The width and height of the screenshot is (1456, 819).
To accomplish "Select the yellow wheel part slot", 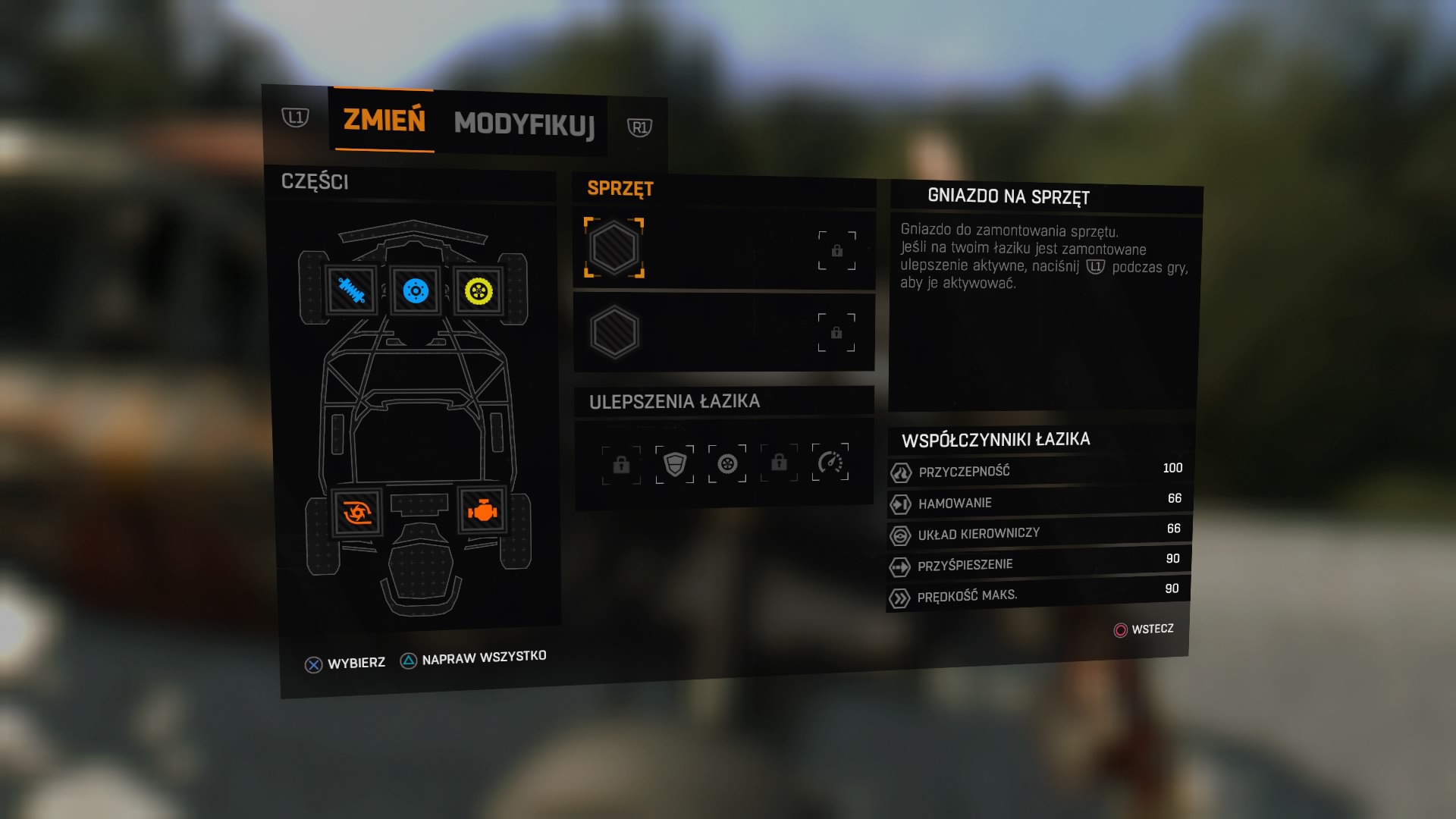I will coord(479,290).
